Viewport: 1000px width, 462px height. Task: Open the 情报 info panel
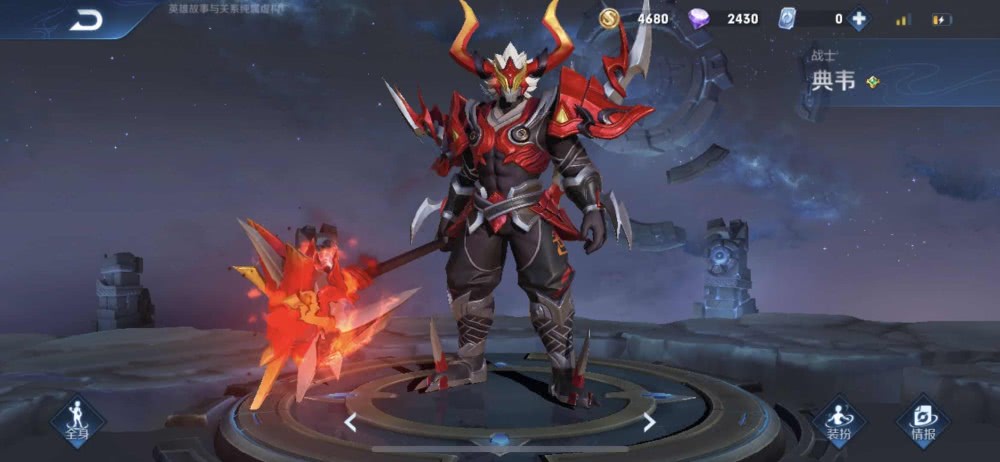tap(923, 421)
